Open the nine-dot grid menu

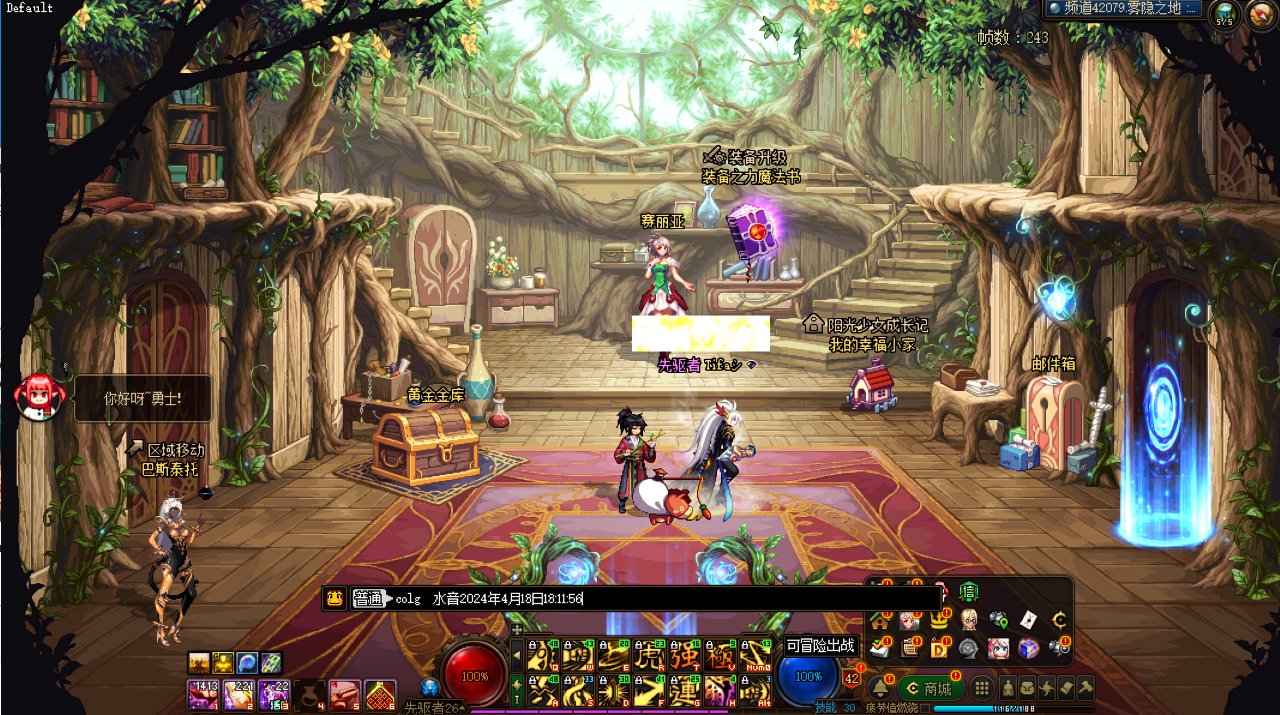[983, 688]
